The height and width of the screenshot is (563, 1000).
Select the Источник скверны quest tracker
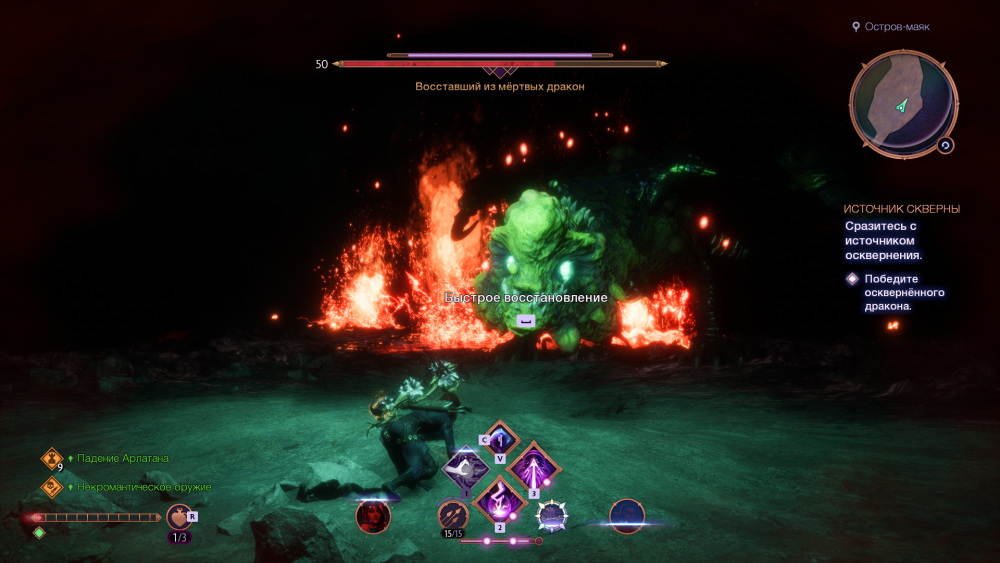[901, 209]
